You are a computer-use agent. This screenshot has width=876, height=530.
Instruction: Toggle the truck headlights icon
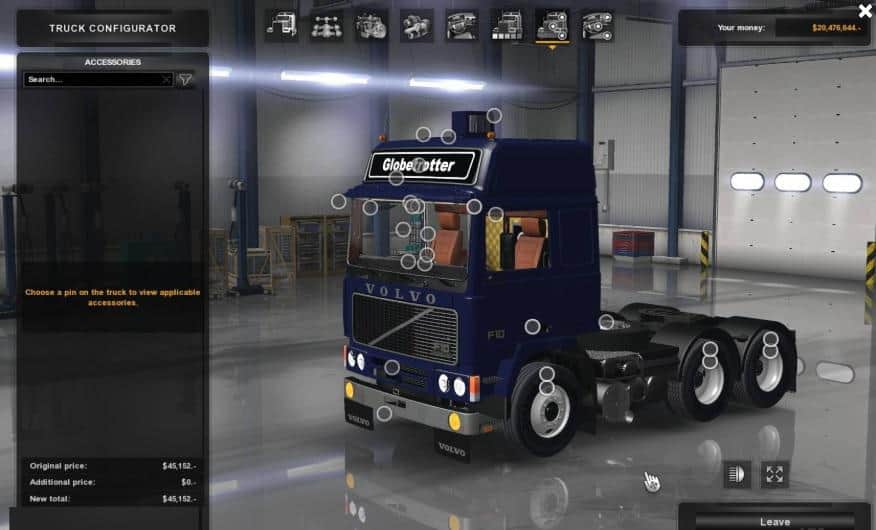(x=737, y=474)
